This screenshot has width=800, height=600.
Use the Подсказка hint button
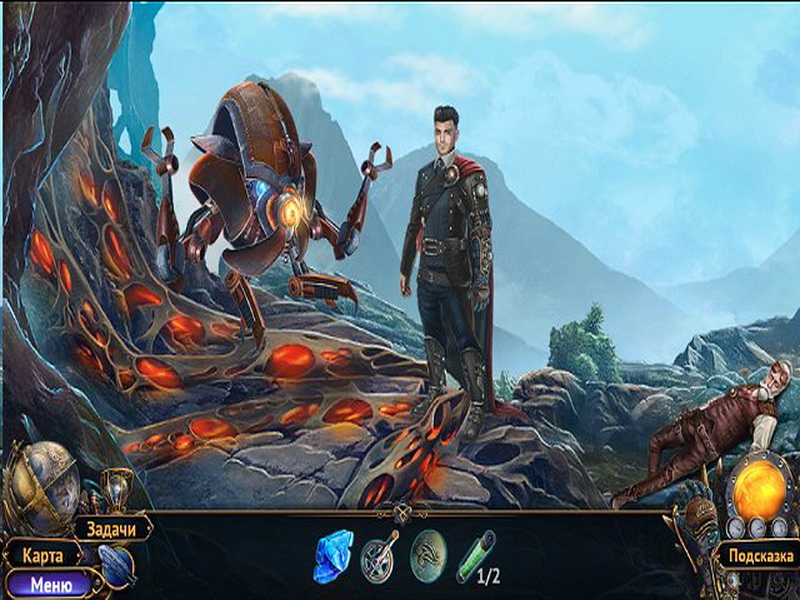[758, 557]
